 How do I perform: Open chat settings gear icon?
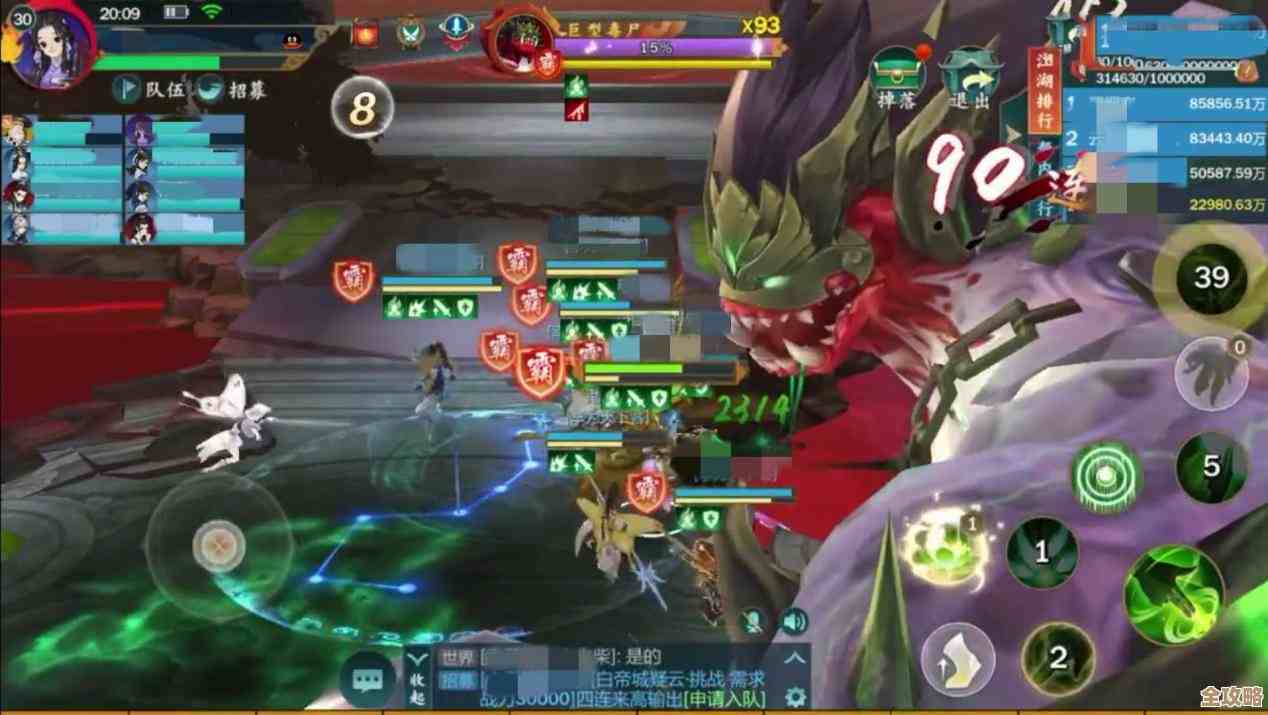[796, 695]
